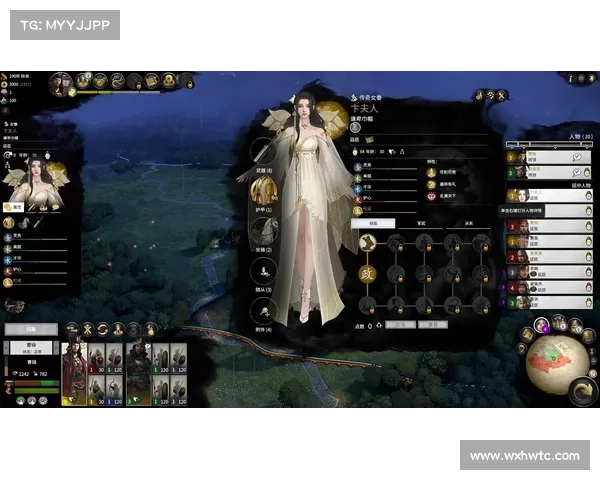Open the 附件 accessory slot

point(263,305)
